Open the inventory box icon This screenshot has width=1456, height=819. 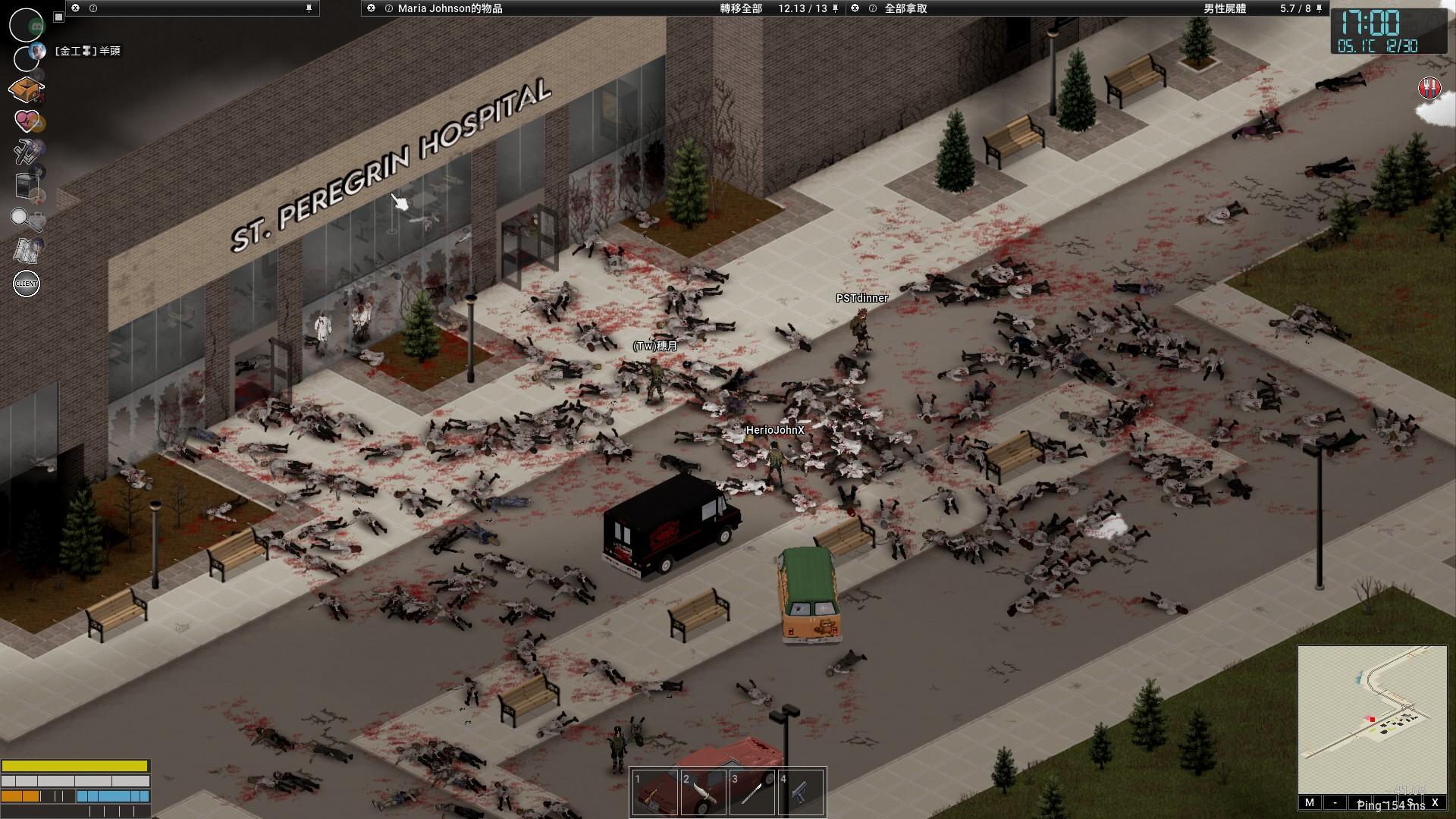27,89
